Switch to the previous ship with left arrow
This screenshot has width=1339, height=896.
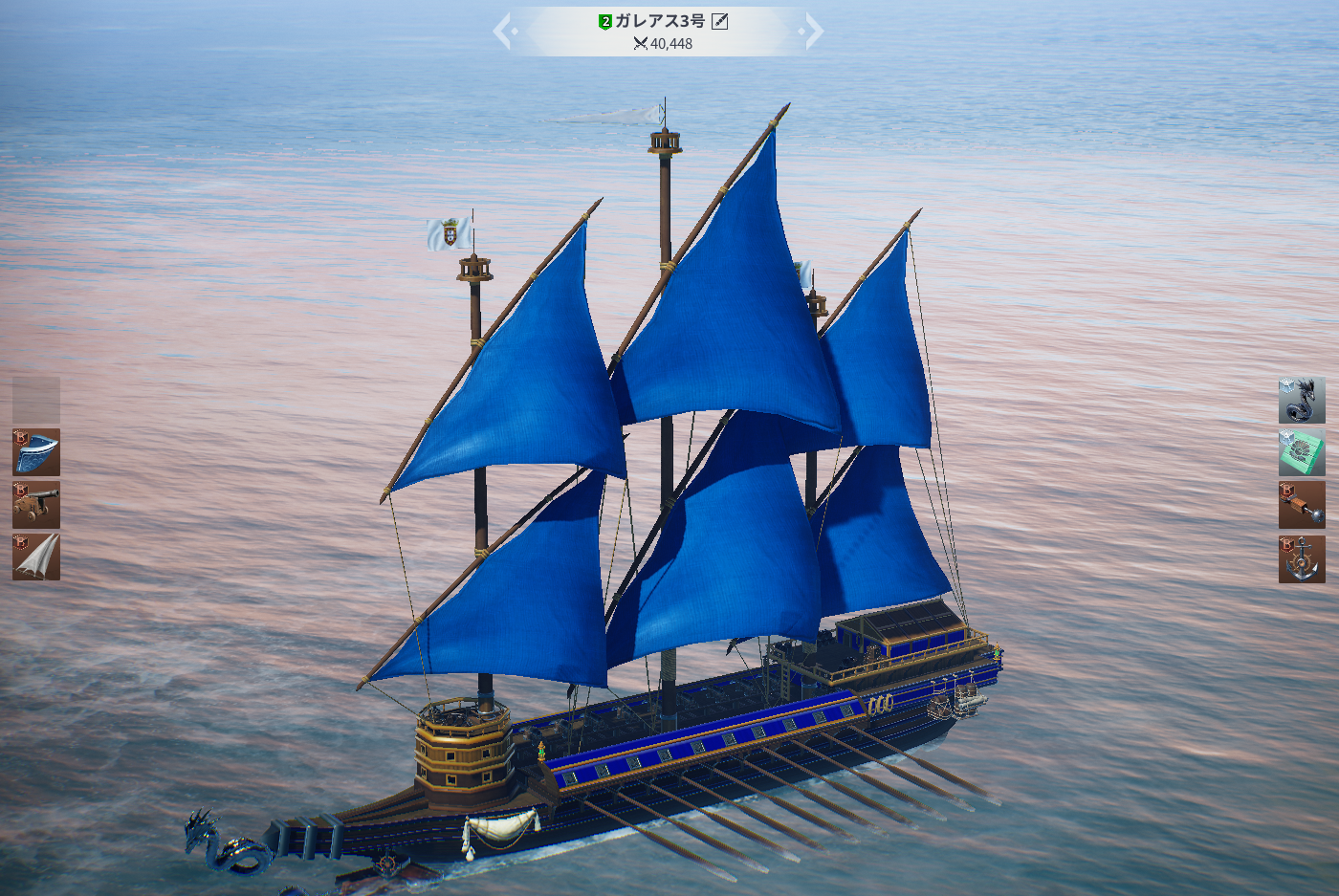point(504,32)
